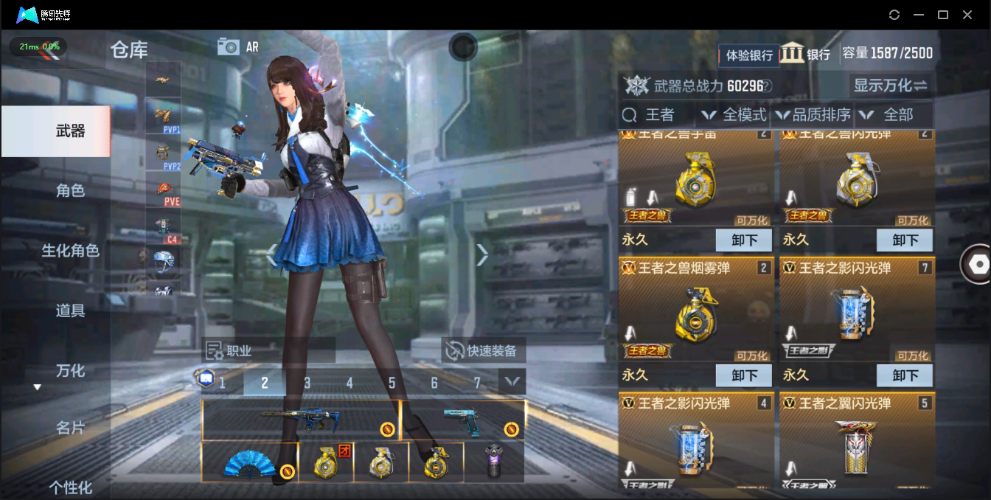Open the 品质排序 sort dropdown
Image resolution: width=991 pixels, height=500 pixels.
(817, 115)
